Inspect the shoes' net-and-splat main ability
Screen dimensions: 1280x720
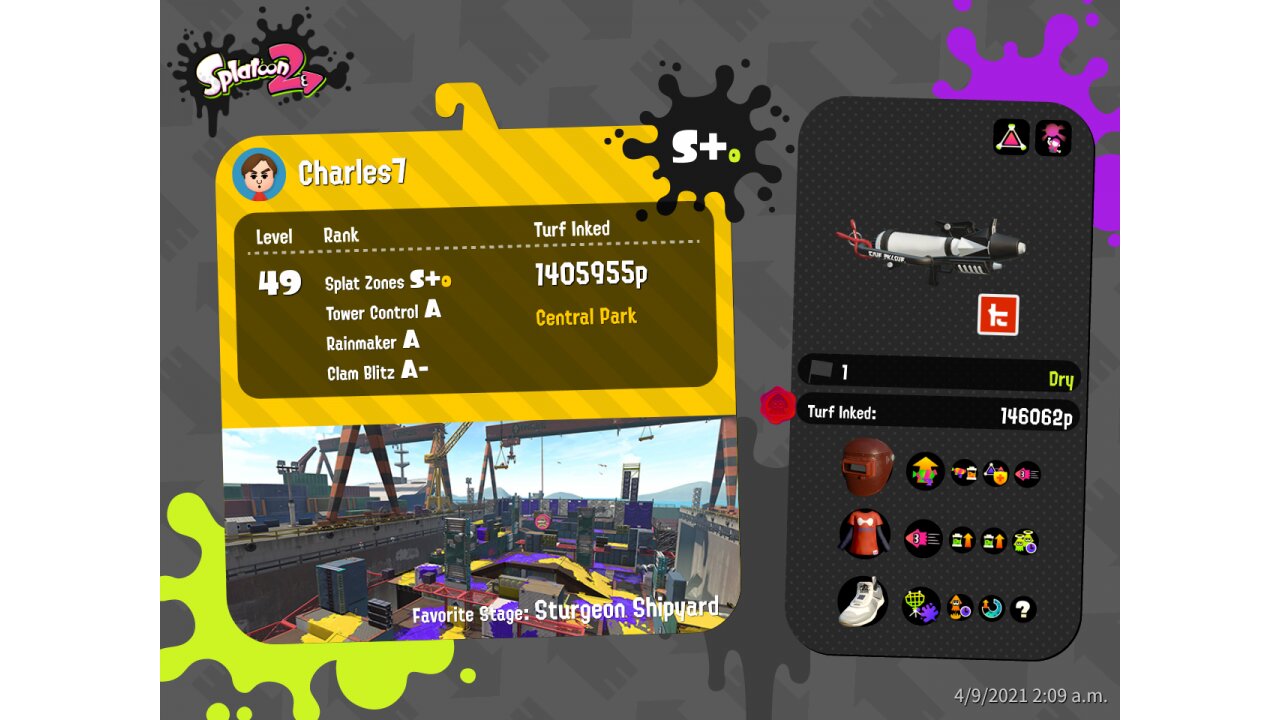point(921,605)
